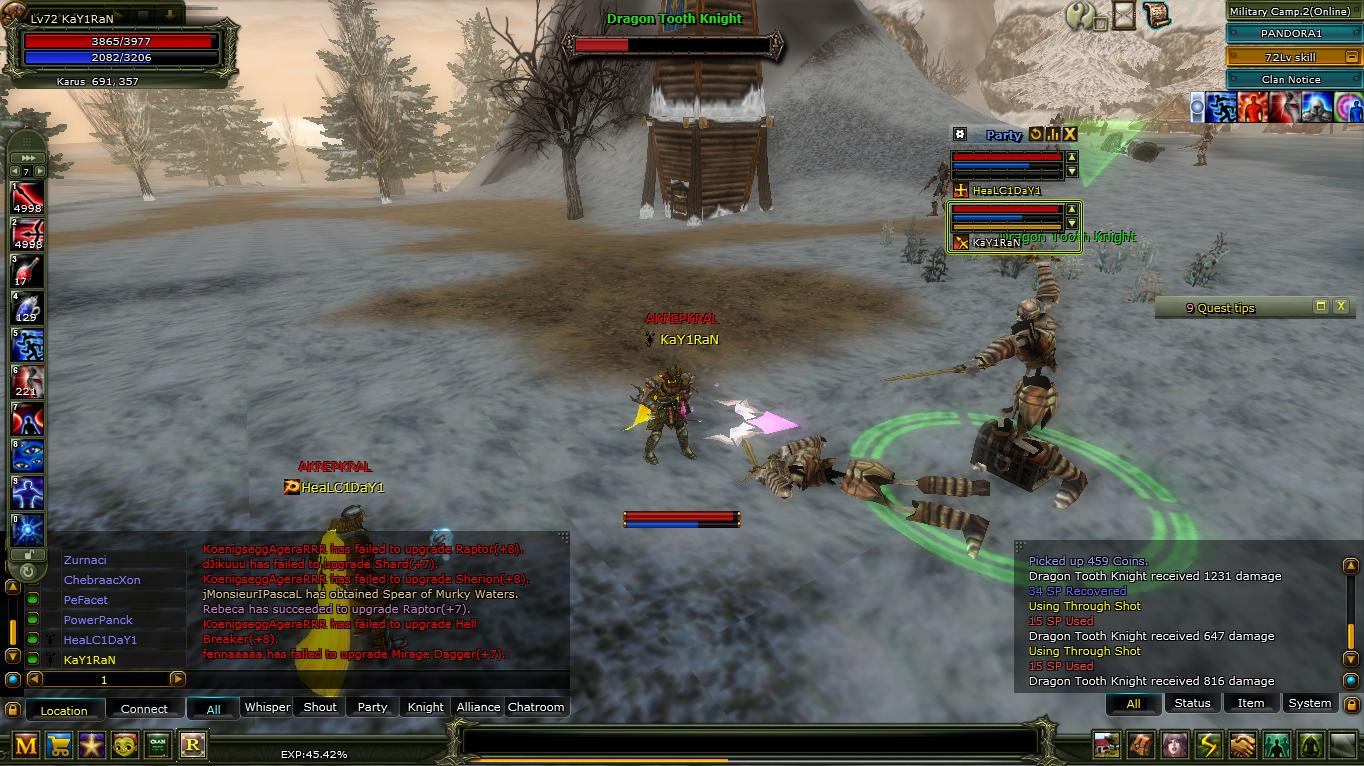
Task: Switch the info log to Status
Action: click(x=1192, y=703)
